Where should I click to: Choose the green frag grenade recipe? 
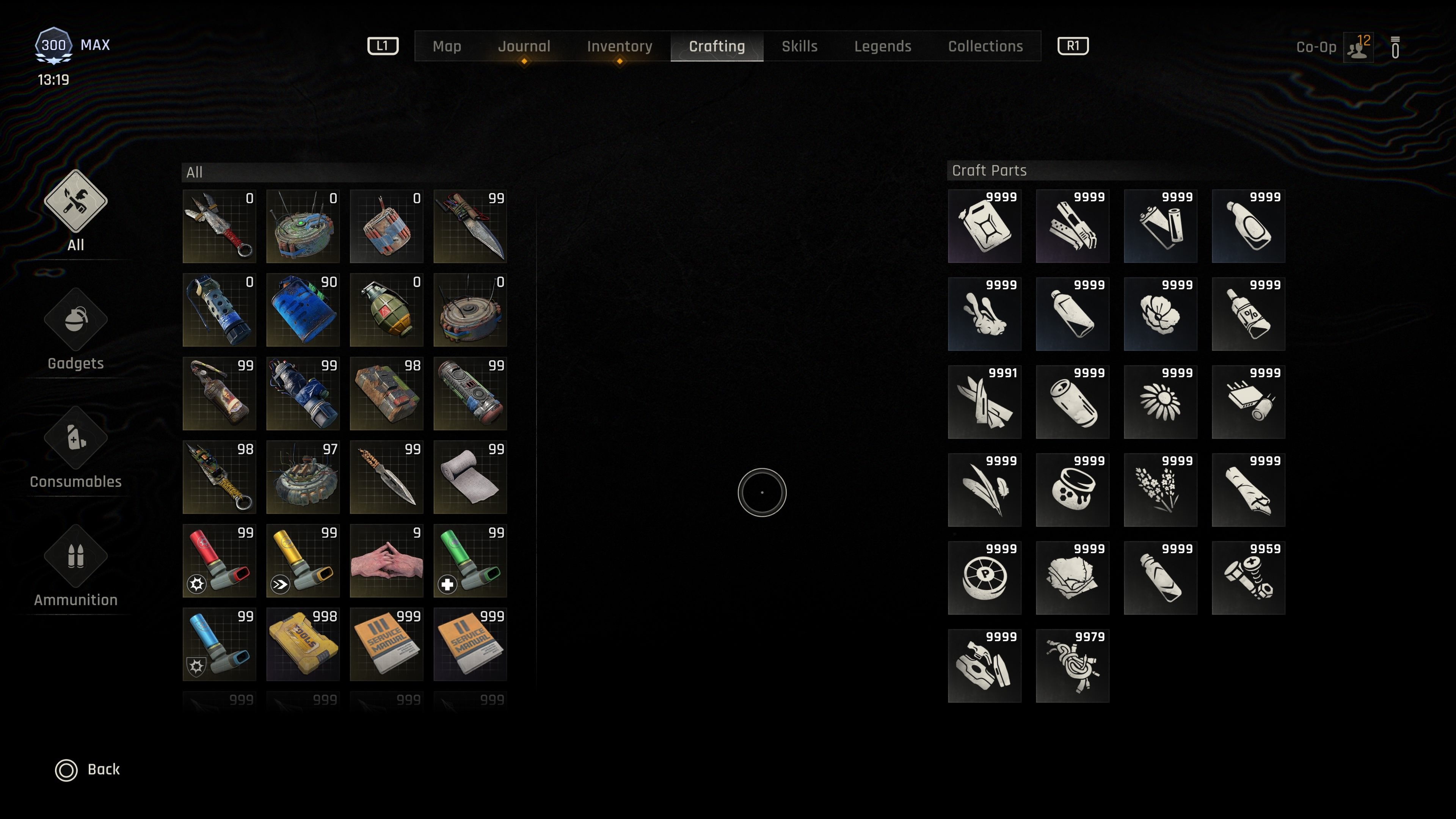(x=387, y=310)
